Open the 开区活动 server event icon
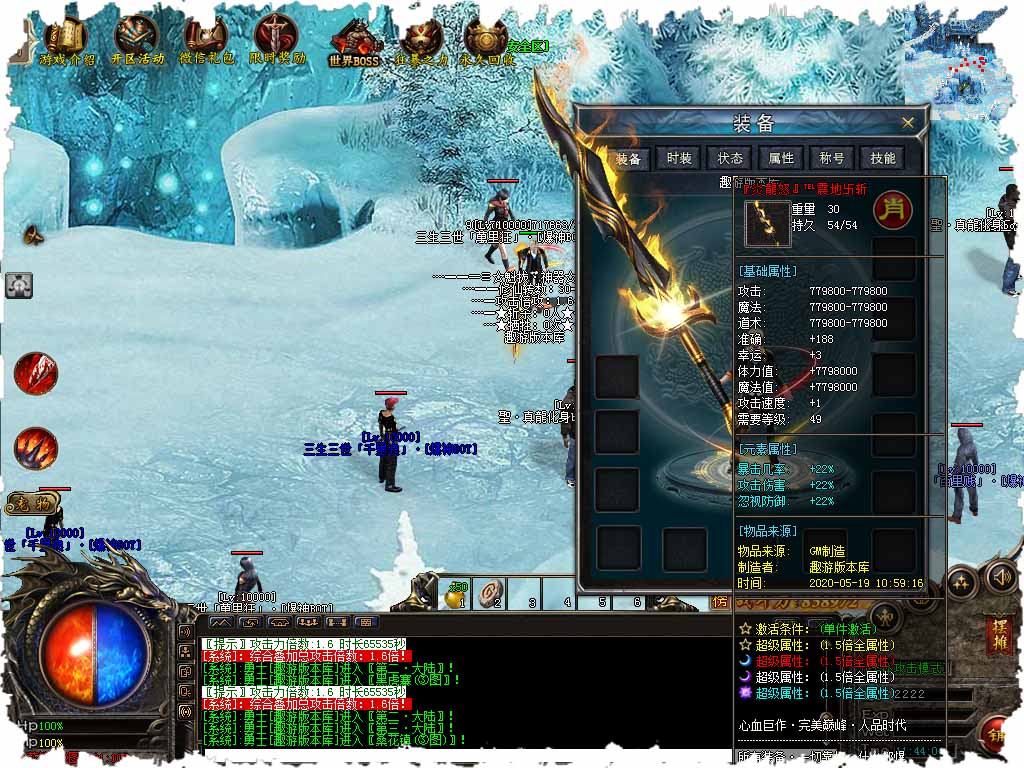 137,40
